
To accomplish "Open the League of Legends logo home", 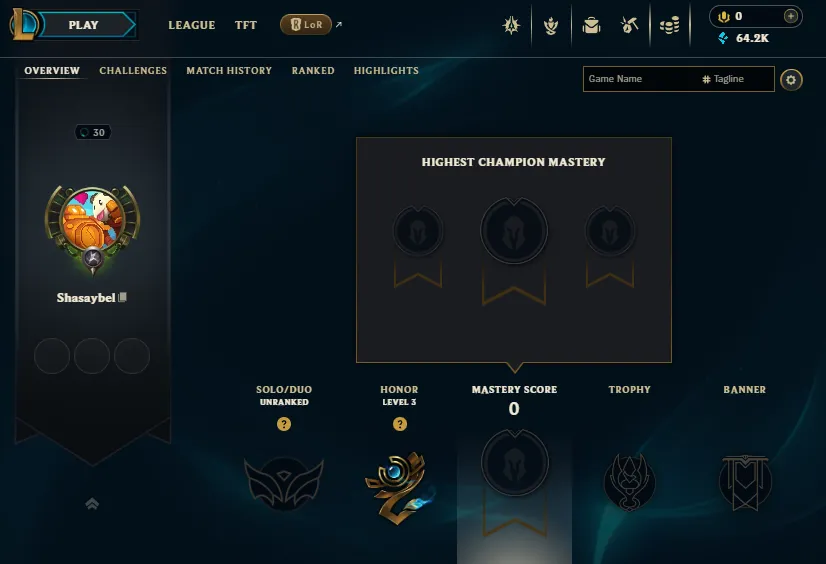I will (x=24, y=25).
